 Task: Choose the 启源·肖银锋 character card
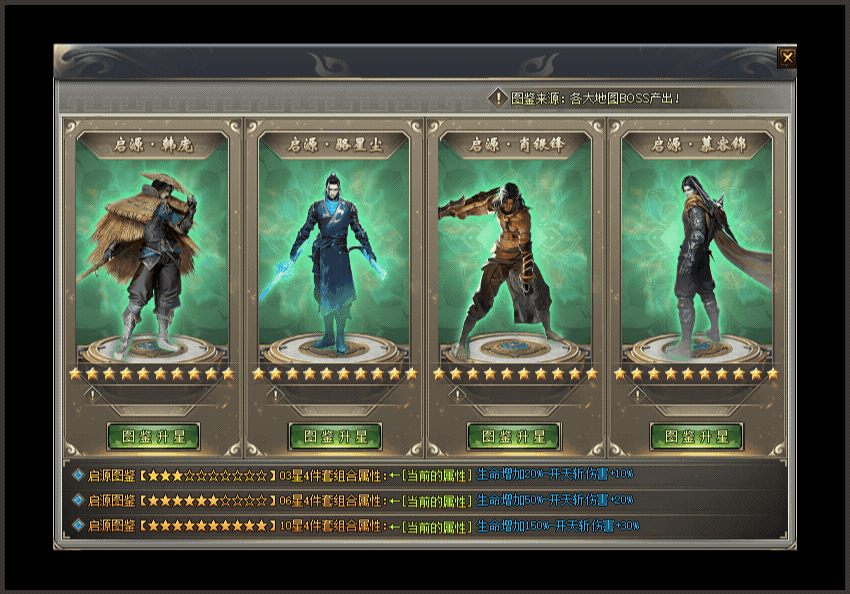(x=516, y=250)
